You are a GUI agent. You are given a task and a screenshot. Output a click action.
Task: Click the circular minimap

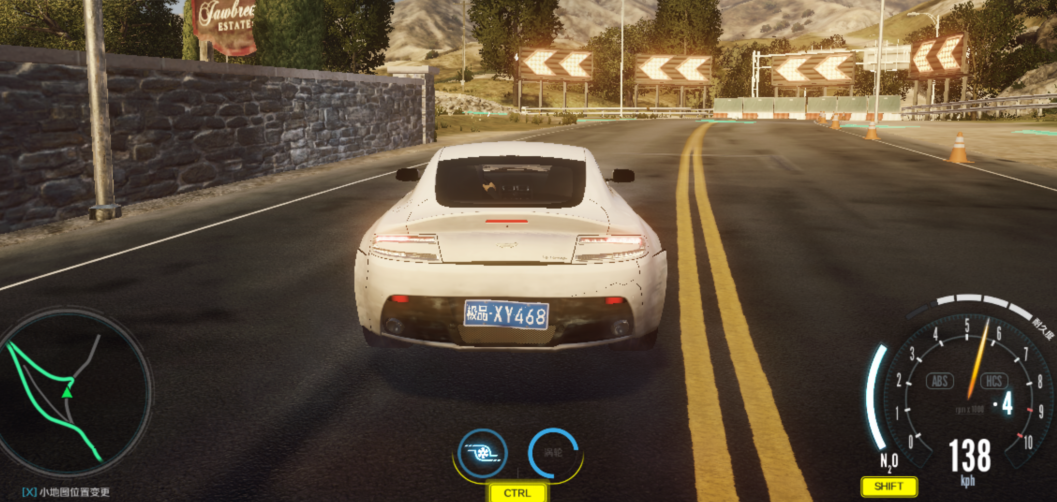point(75,391)
